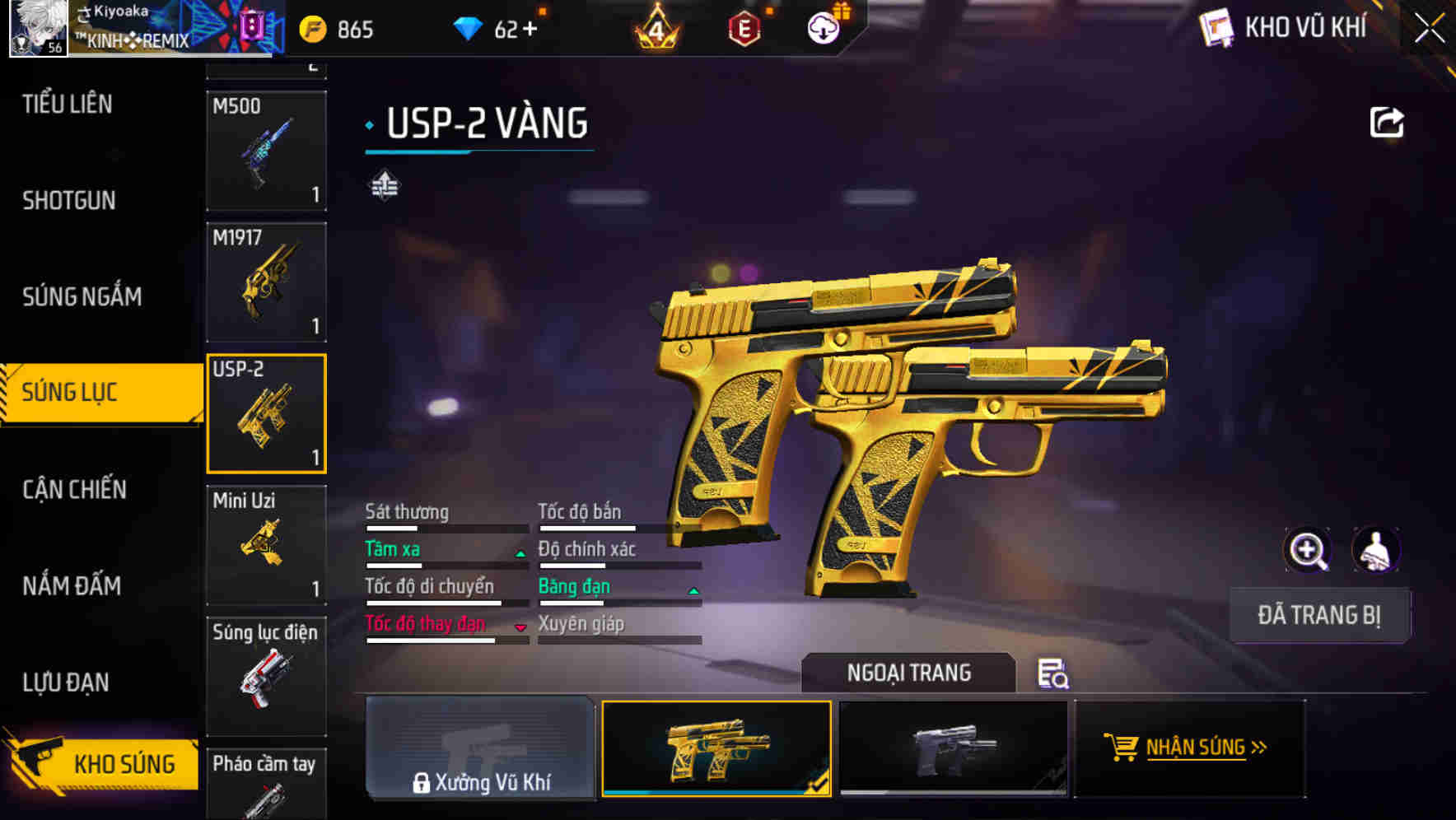This screenshot has height=820, width=1456.
Task: Open the Kiyoaka player avatar
Action: pos(40,27)
